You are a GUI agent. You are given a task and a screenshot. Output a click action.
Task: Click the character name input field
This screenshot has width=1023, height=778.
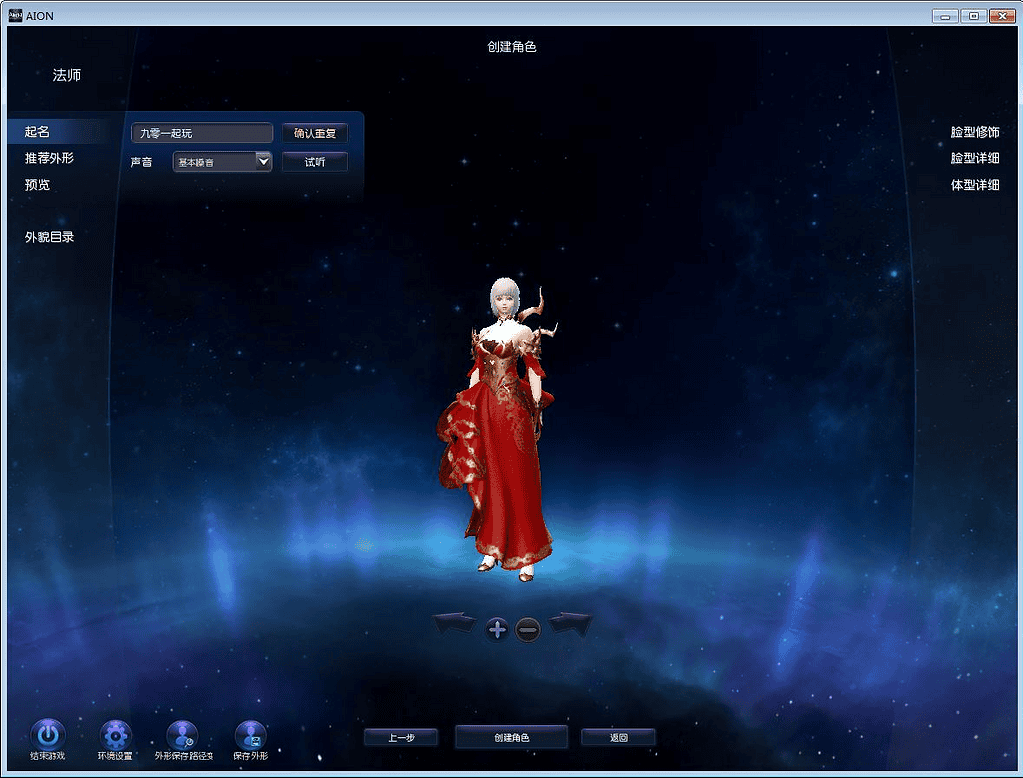point(202,133)
